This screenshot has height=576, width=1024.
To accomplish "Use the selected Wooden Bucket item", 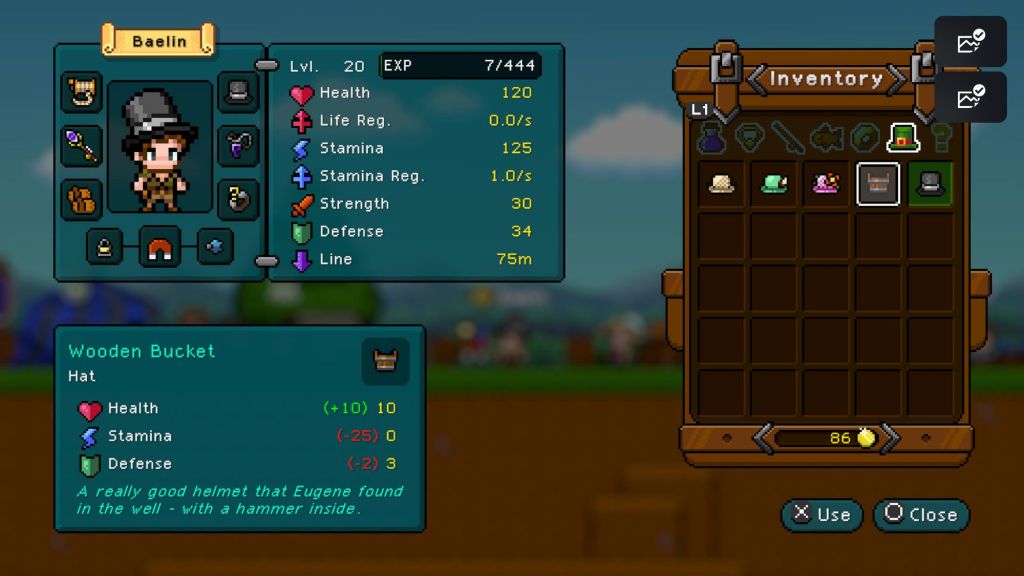I will 822,514.
